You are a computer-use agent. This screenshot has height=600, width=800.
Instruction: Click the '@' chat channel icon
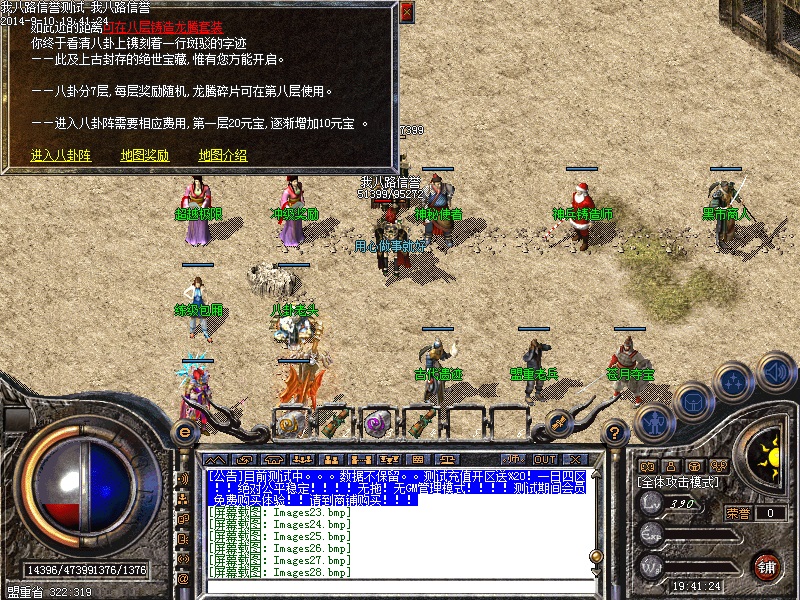[x=183, y=578]
